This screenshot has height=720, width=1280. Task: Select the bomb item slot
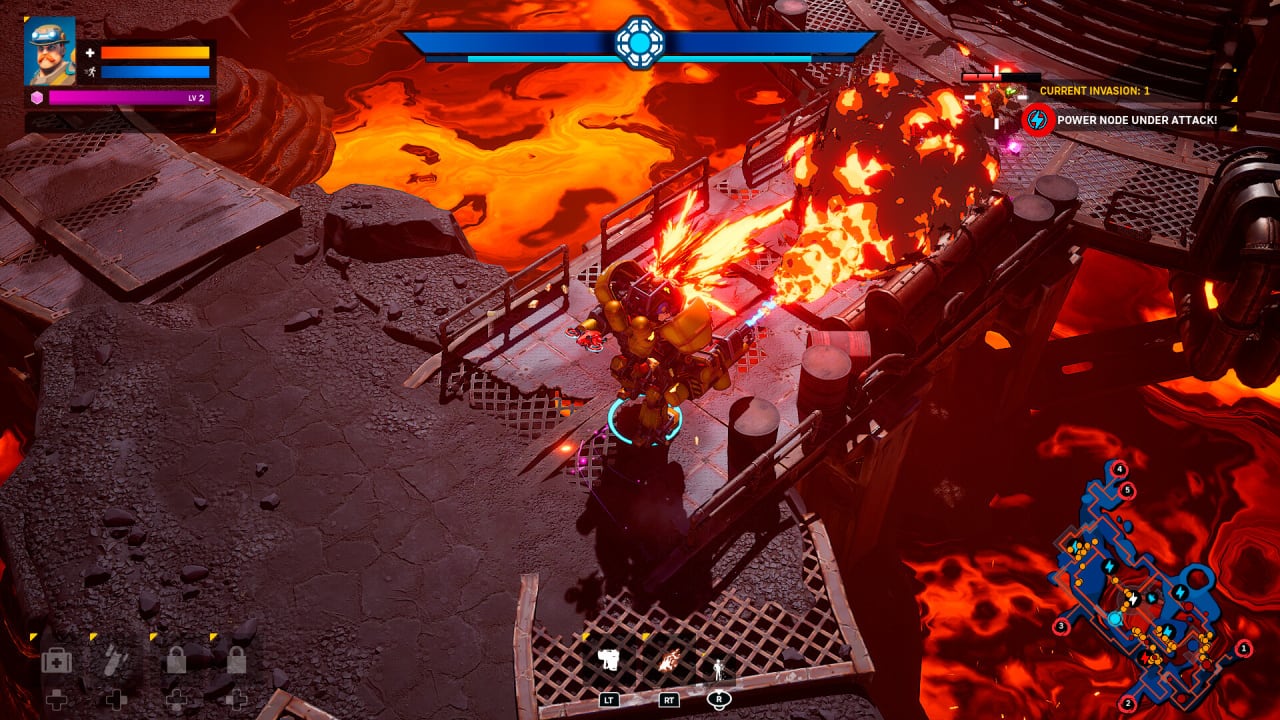tap(116, 662)
